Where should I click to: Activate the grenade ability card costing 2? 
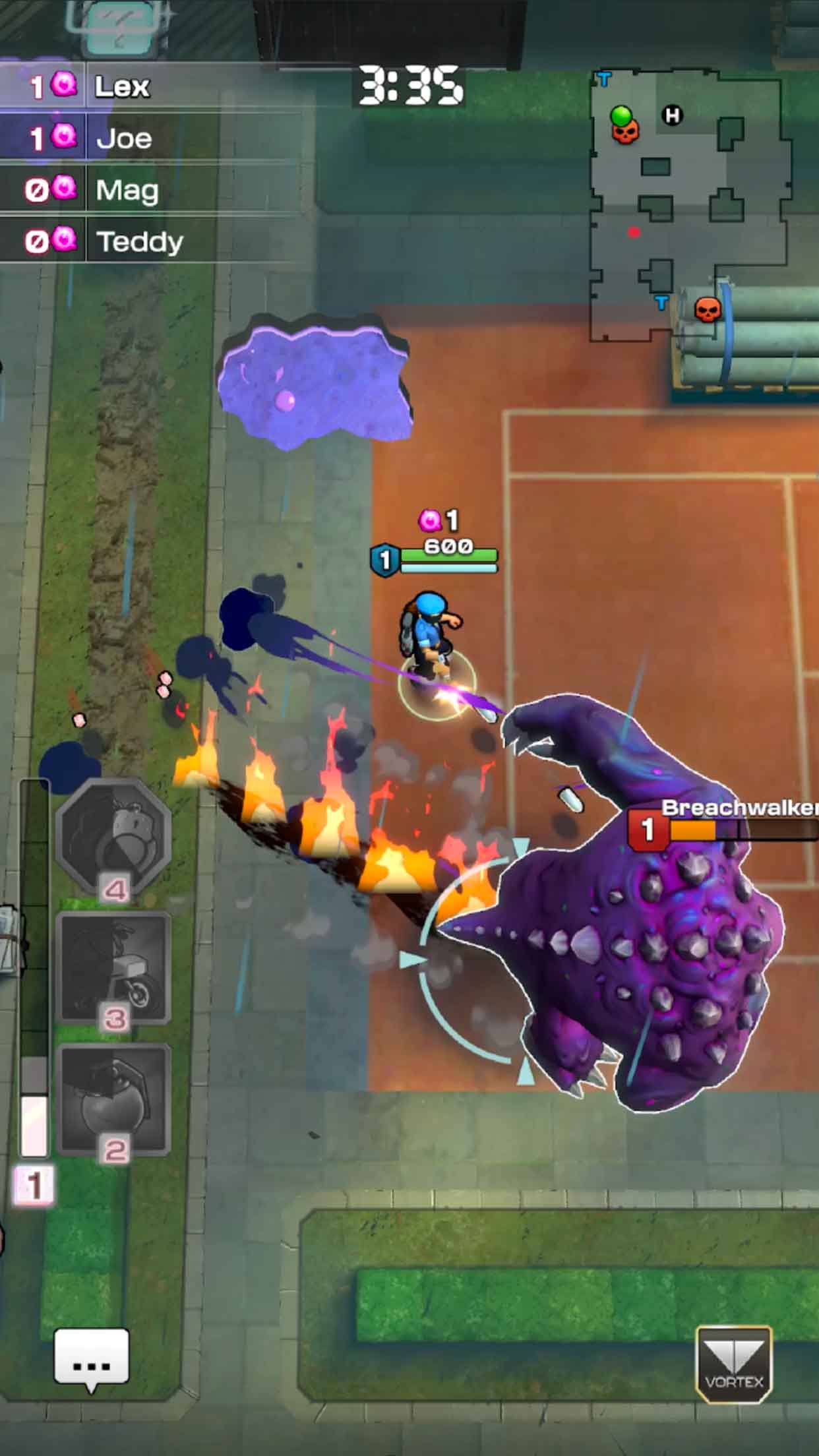pos(113,1098)
